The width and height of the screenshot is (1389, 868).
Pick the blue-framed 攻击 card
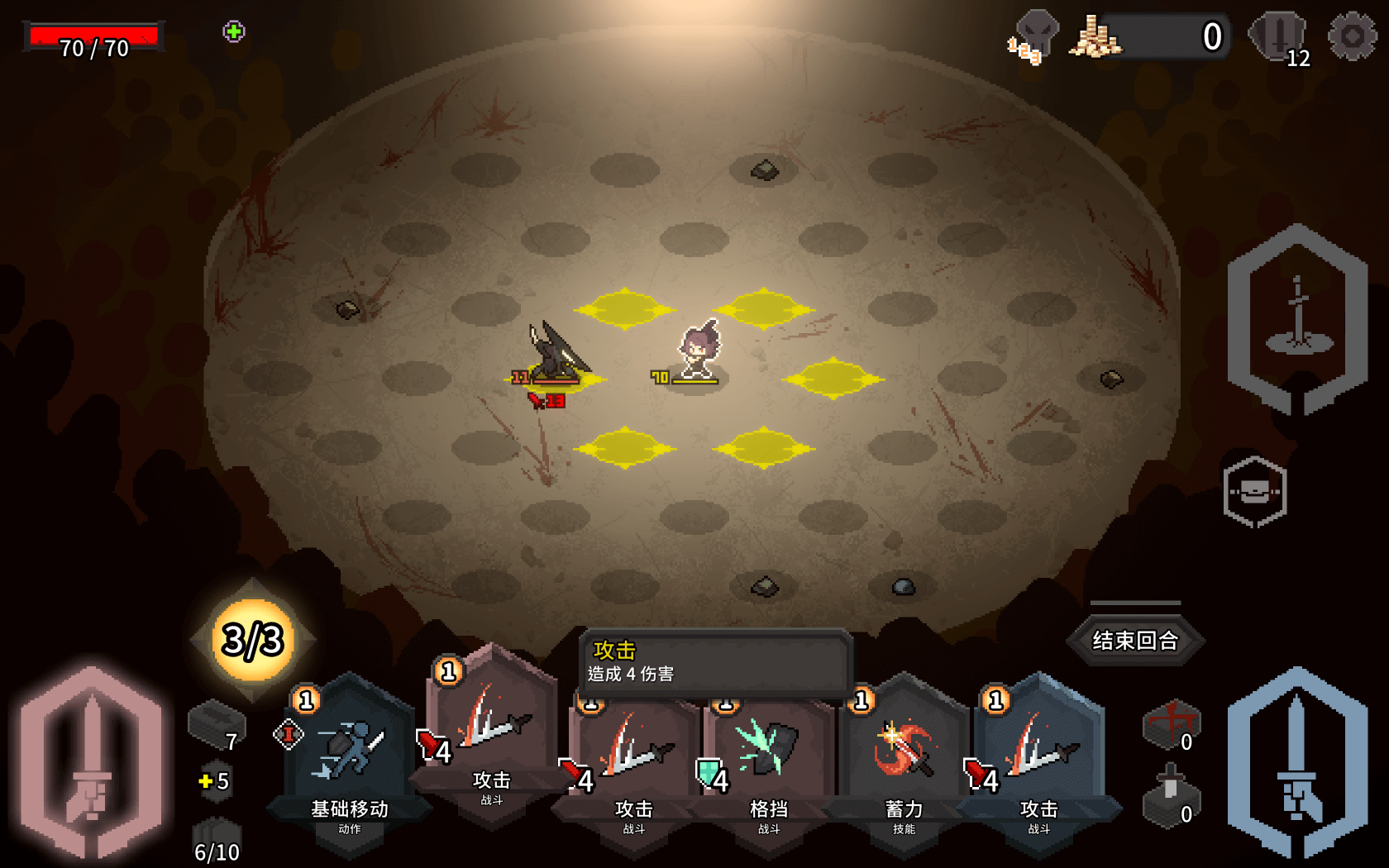(x=1038, y=761)
